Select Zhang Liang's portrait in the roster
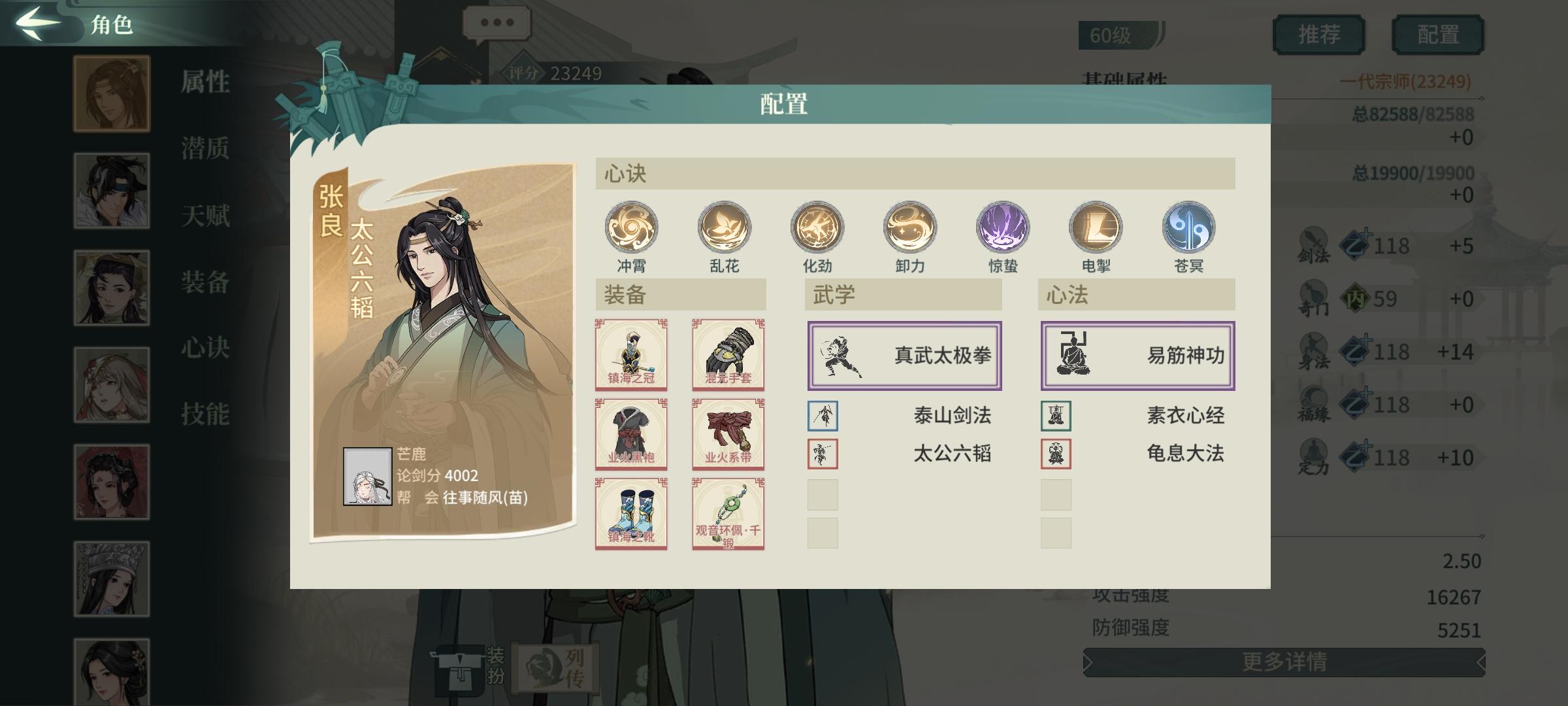1568x706 pixels. coord(111,92)
